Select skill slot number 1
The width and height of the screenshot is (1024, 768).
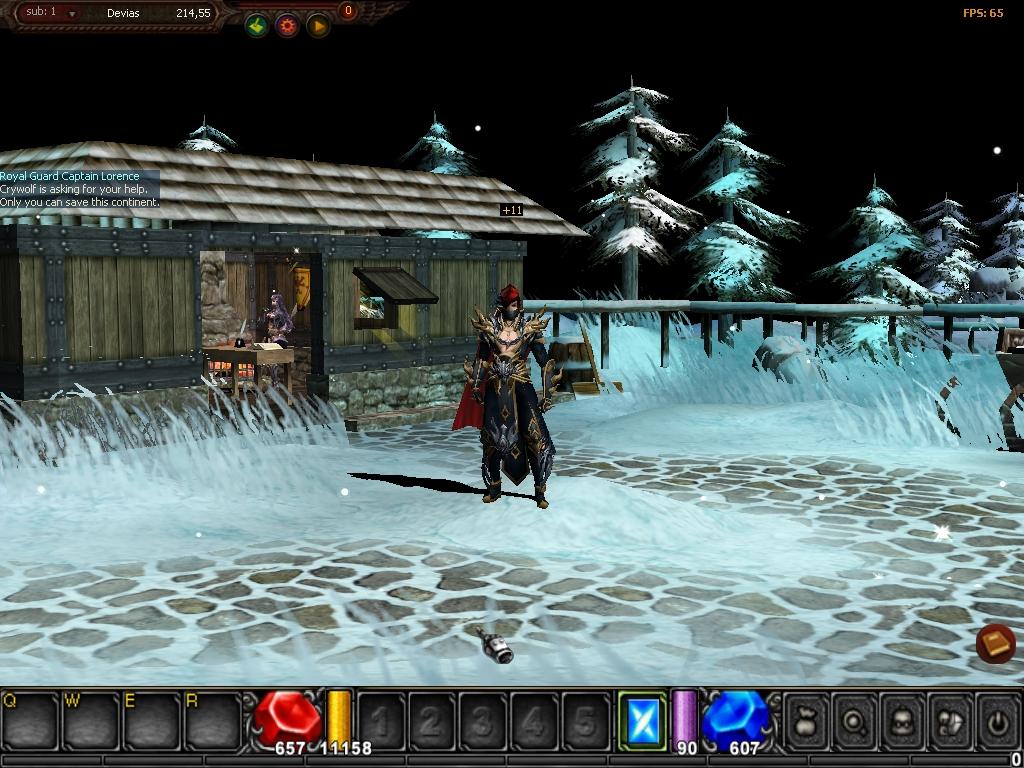(x=381, y=720)
